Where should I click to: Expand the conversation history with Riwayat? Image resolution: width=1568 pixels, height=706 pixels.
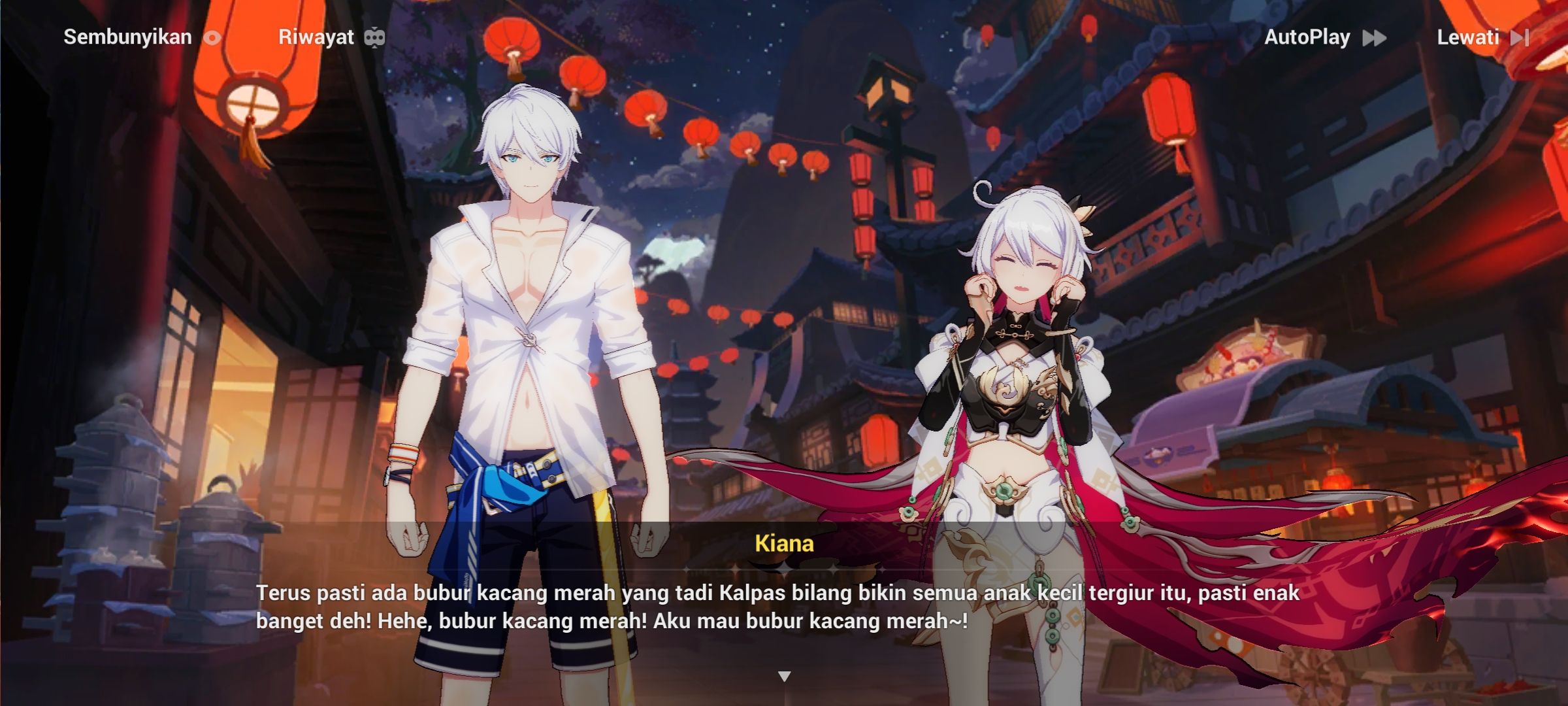pyautogui.click(x=316, y=37)
